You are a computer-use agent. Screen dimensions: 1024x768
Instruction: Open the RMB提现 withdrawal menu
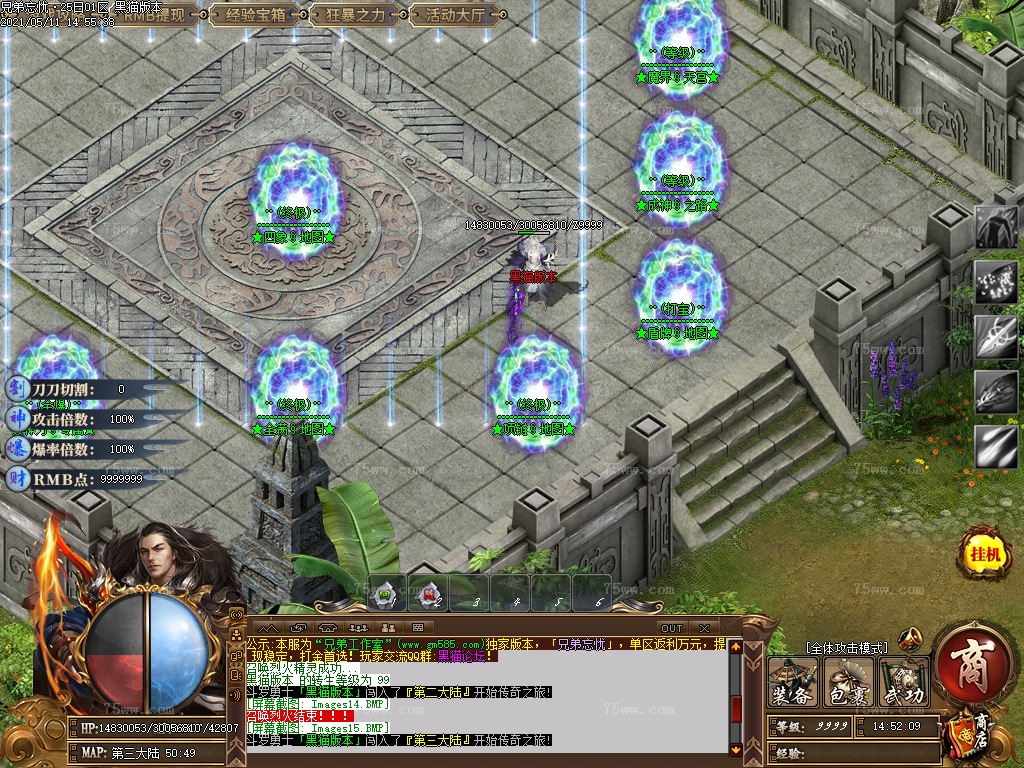tap(154, 15)
